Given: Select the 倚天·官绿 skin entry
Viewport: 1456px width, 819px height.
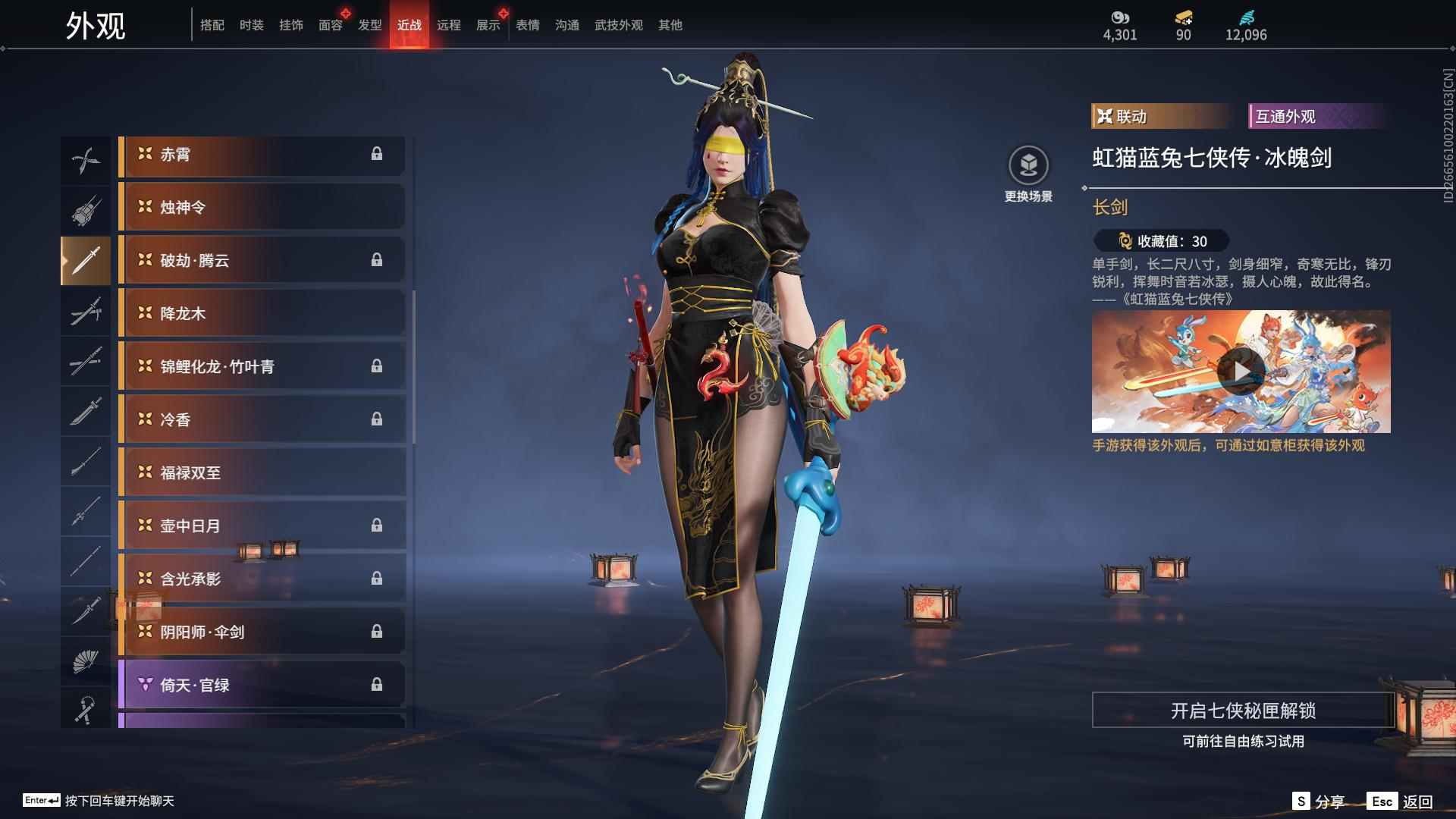Looking at the screenshot, I should 262,684.
